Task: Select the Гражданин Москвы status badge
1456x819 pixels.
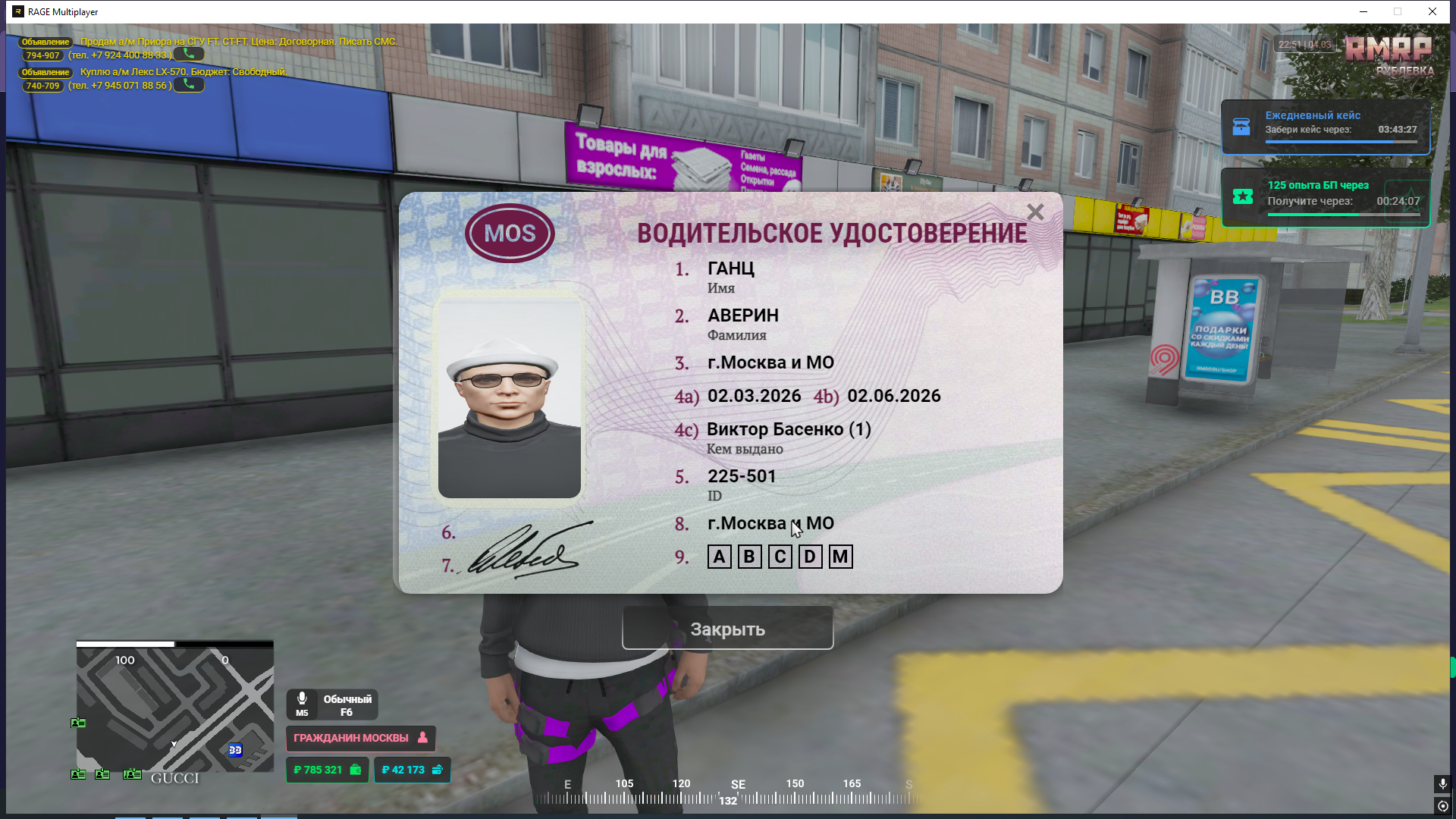Action: tap(360, 738)
